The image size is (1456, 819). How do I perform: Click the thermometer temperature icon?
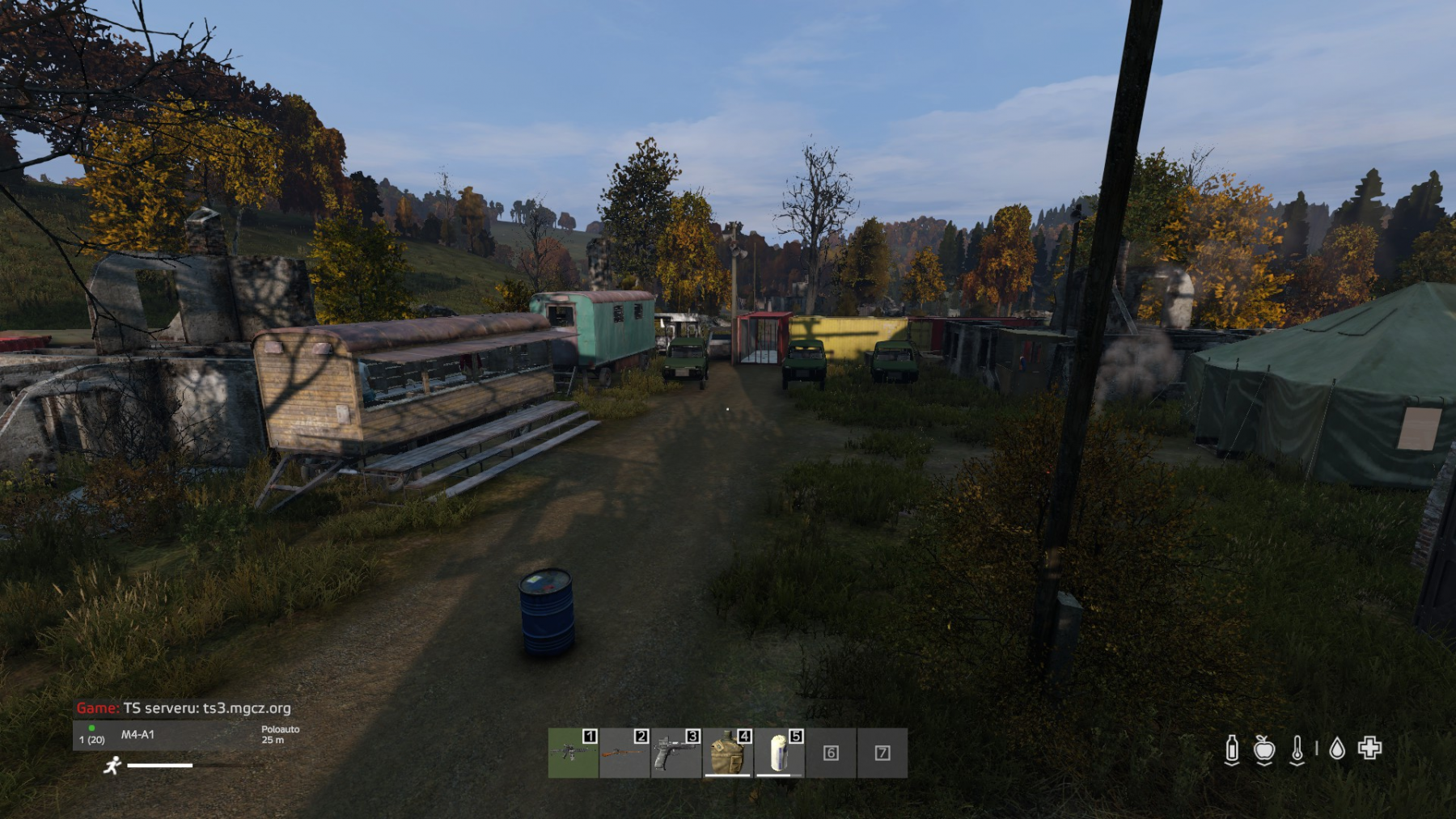[x=1297, y=749]
